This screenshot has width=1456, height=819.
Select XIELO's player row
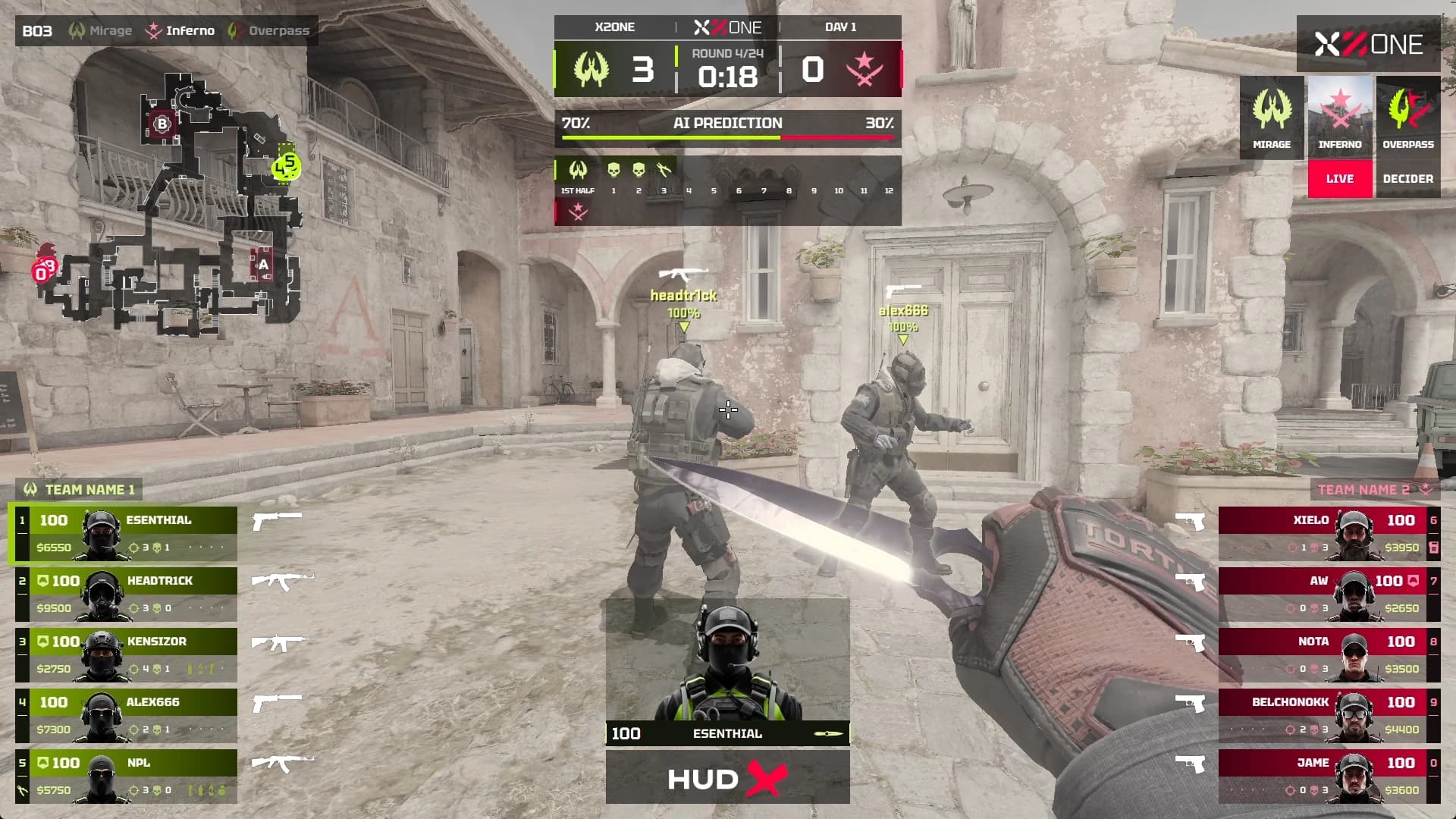click(x=1329, y=534)
